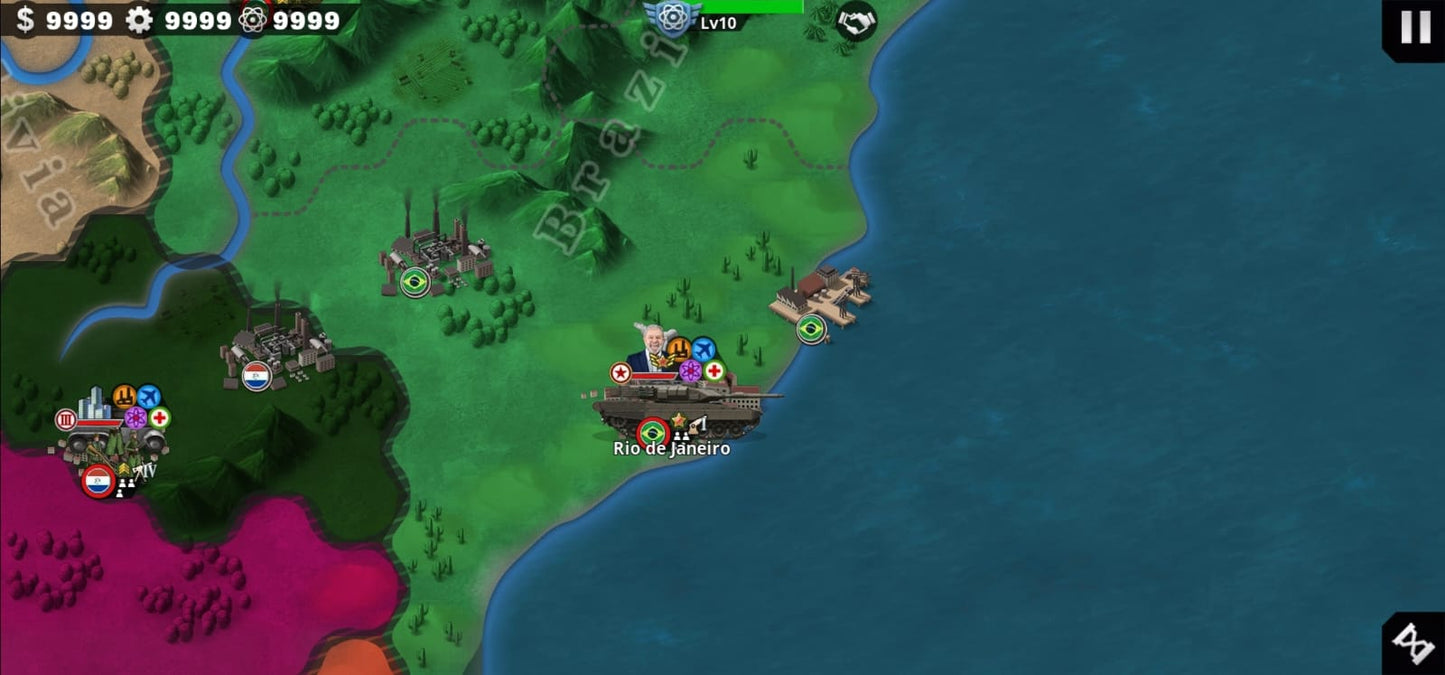Pause the game with the pause button
The width and height of the screenshot is (1445, 675).
1415,27
